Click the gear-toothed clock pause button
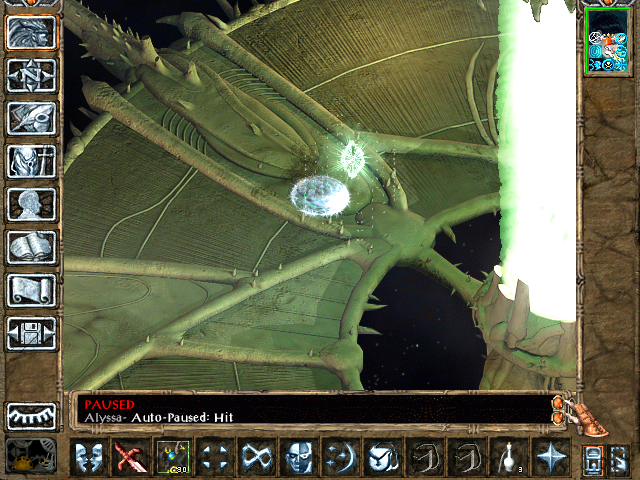This screenshot has width=640, height=480. click(x=31, y=416)
